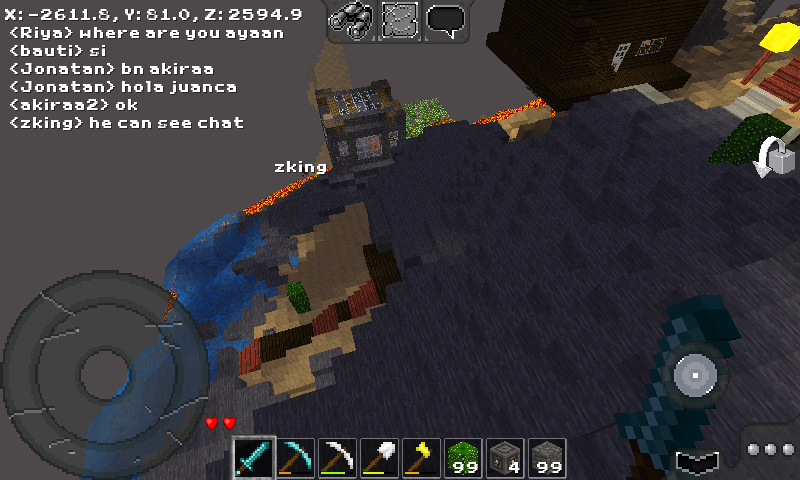Viewport: 800px width, 480px height.
Task: Pick the furnace block stack of 4
Action: [505, 458]
